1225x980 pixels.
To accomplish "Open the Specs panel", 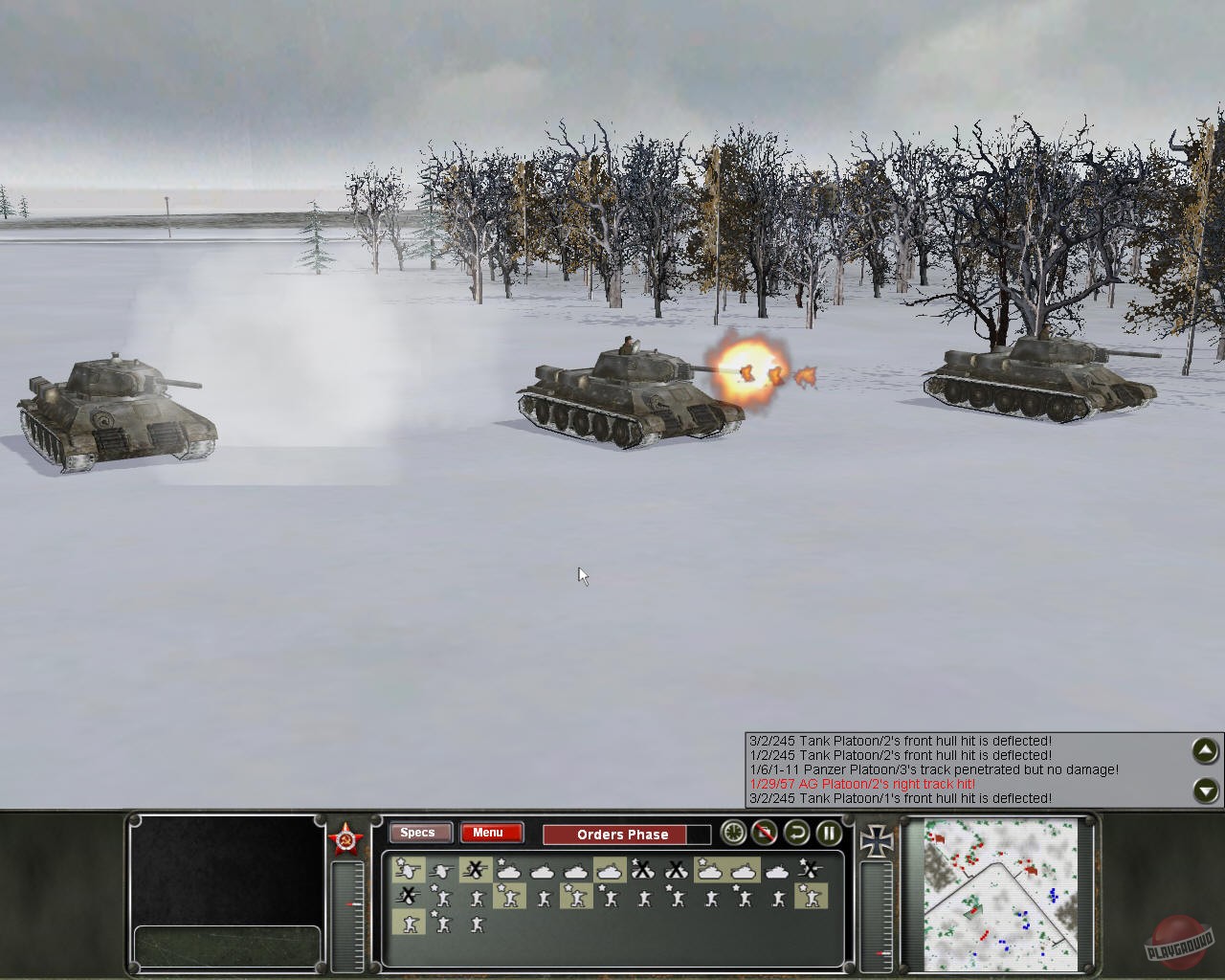I will (419, 834).
